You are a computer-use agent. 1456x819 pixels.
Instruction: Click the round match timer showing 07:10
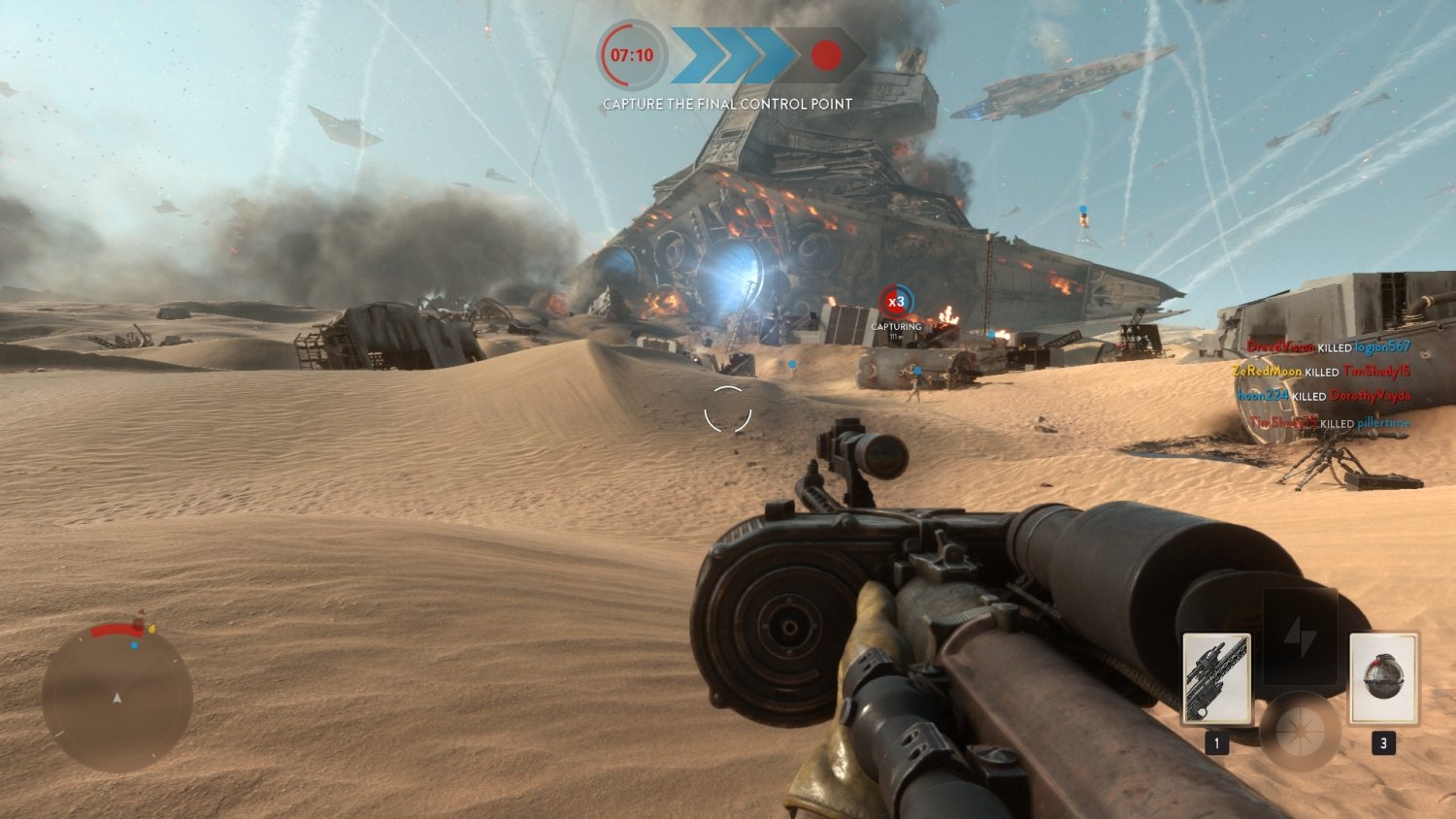[631, 56]
